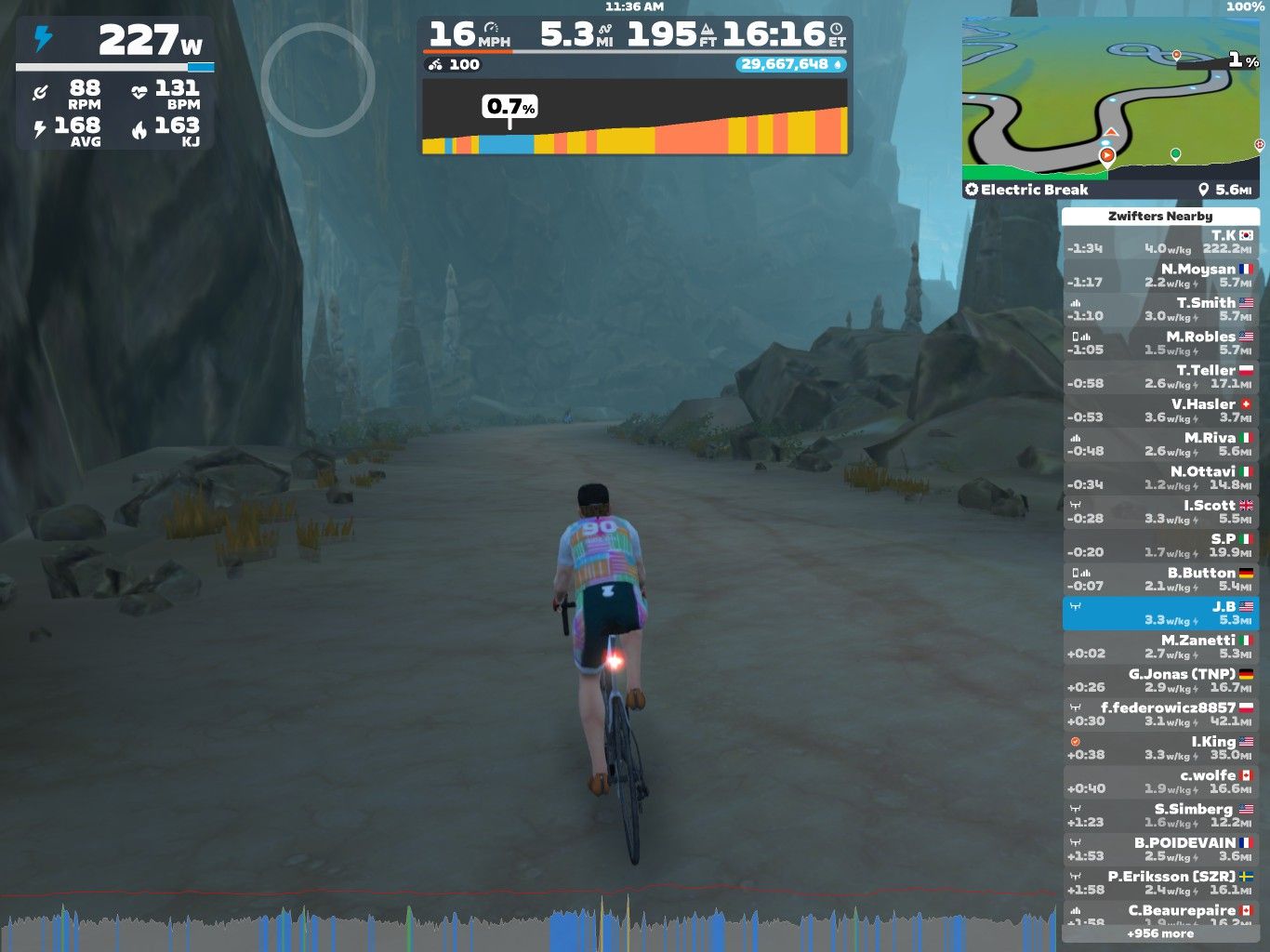1270x952 pixels.
Task: Select M.Zanetti in the rider list
Action: pyautogui.click(x=1160, y=646)
